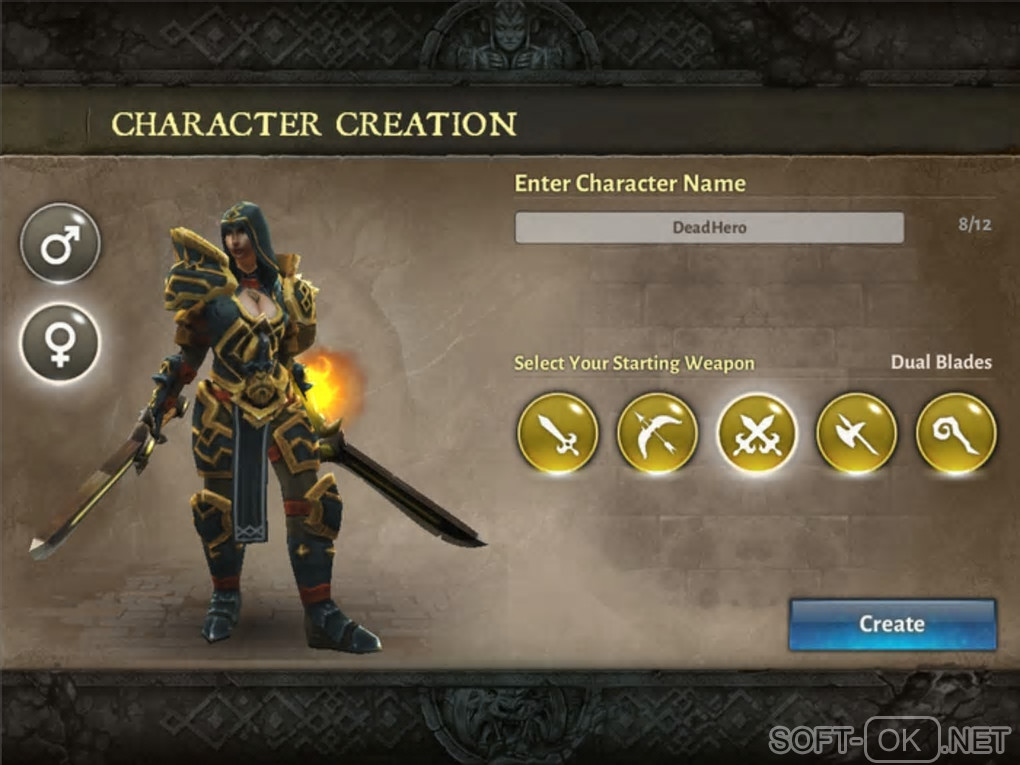Hit the blue Create button
The width and height of the screenshot is (1020, 765).
point(892,624)
